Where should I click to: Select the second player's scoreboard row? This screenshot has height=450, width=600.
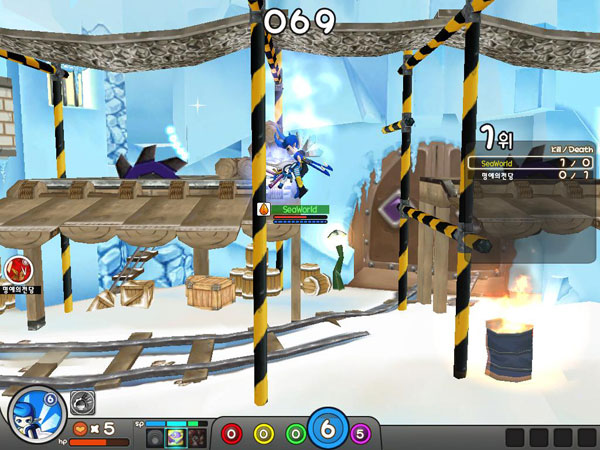click(x=530, y=177)
